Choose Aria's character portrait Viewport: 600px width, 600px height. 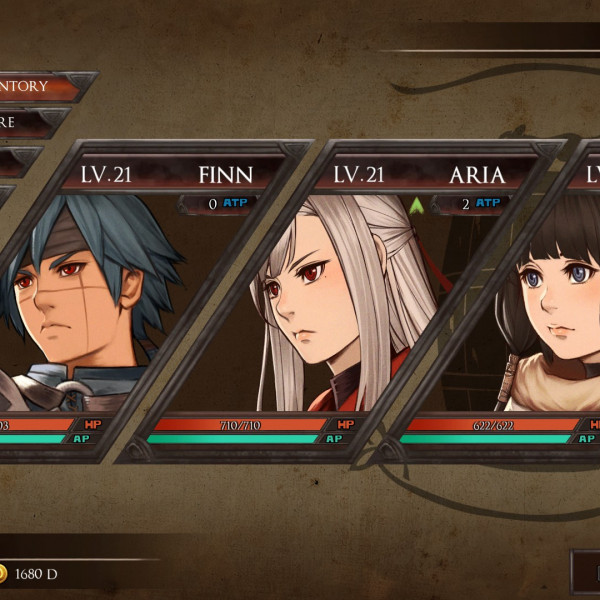point(330,300)
